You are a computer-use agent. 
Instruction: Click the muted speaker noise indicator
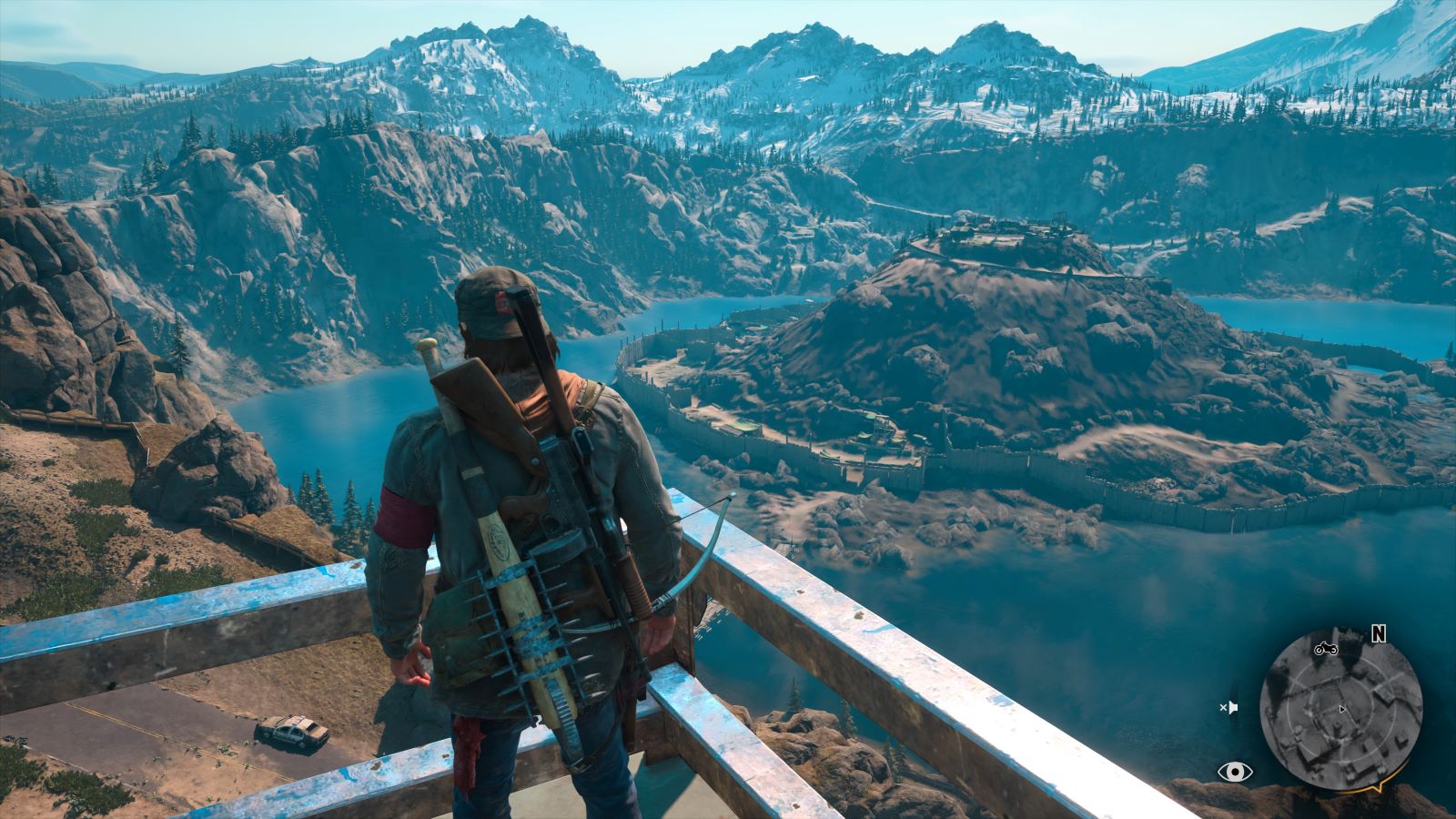pyautogui.click(x=1228, y=707)
